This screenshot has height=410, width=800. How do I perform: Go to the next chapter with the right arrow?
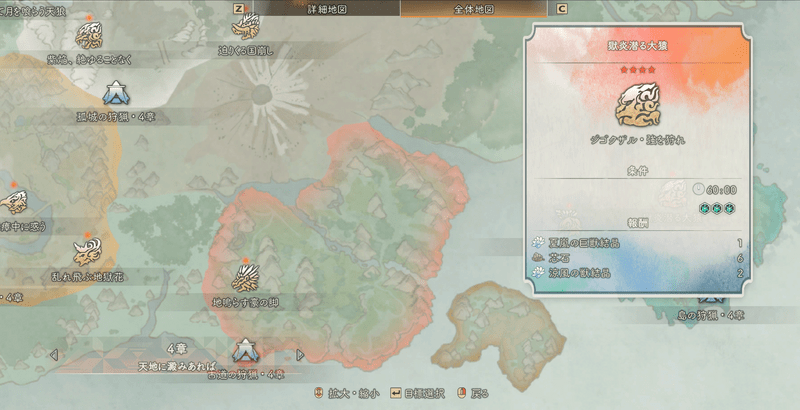[x=300, y=354]
